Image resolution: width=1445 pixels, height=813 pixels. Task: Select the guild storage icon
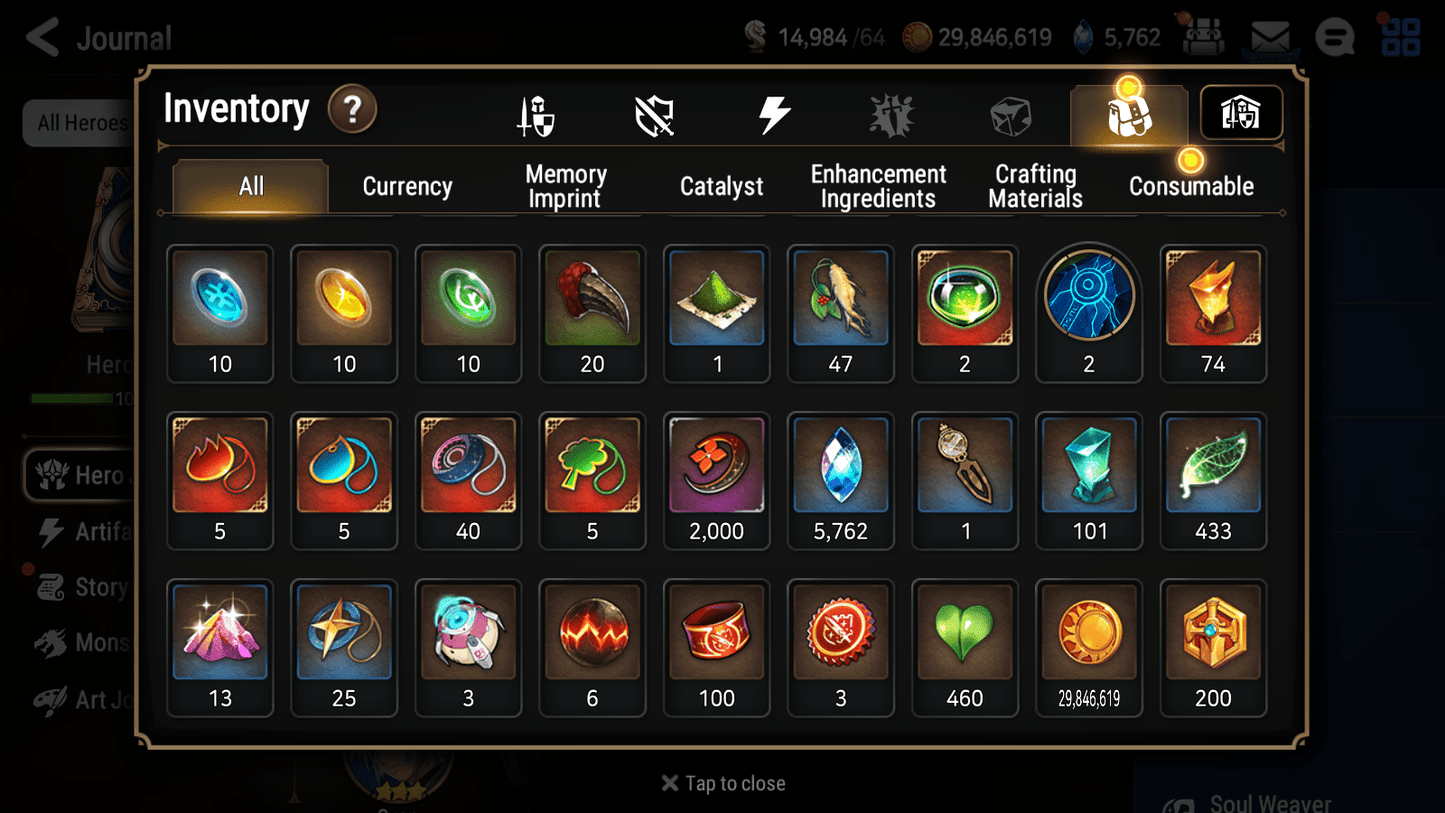[x=1240, y=113]
